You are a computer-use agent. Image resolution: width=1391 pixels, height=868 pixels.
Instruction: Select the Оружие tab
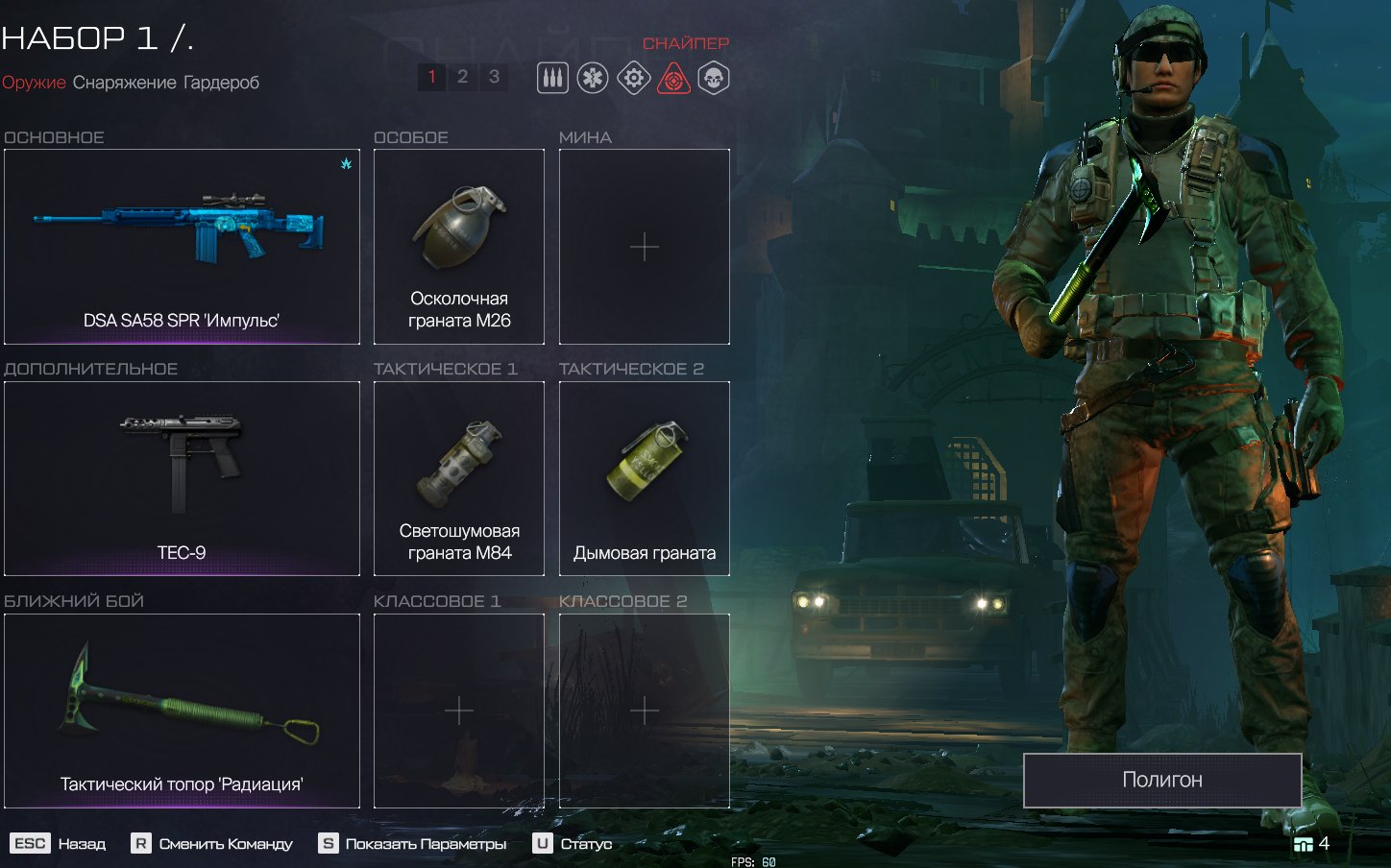(34, 83)
